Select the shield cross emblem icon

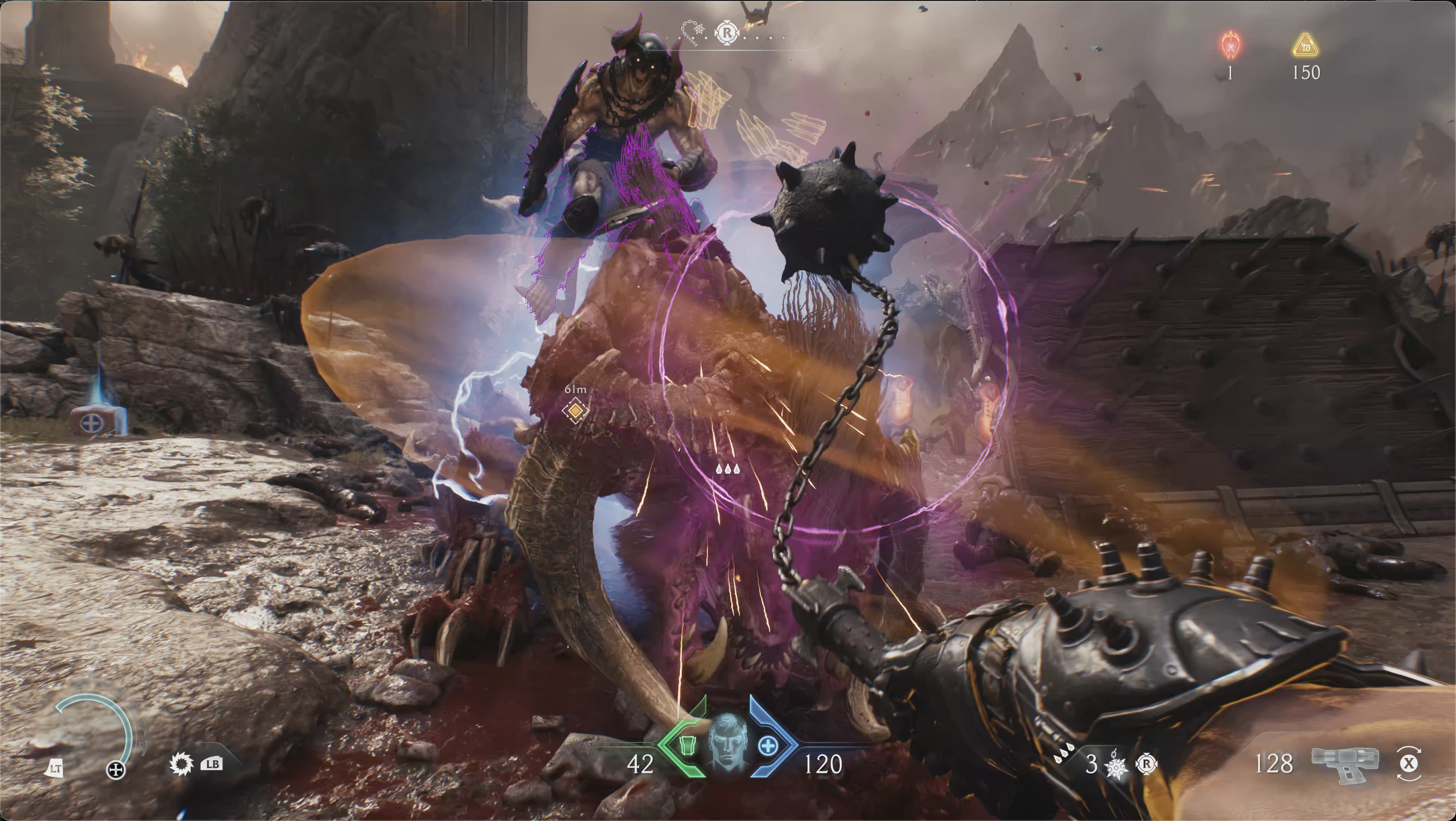pyautogui.click(x=116, y=769)
